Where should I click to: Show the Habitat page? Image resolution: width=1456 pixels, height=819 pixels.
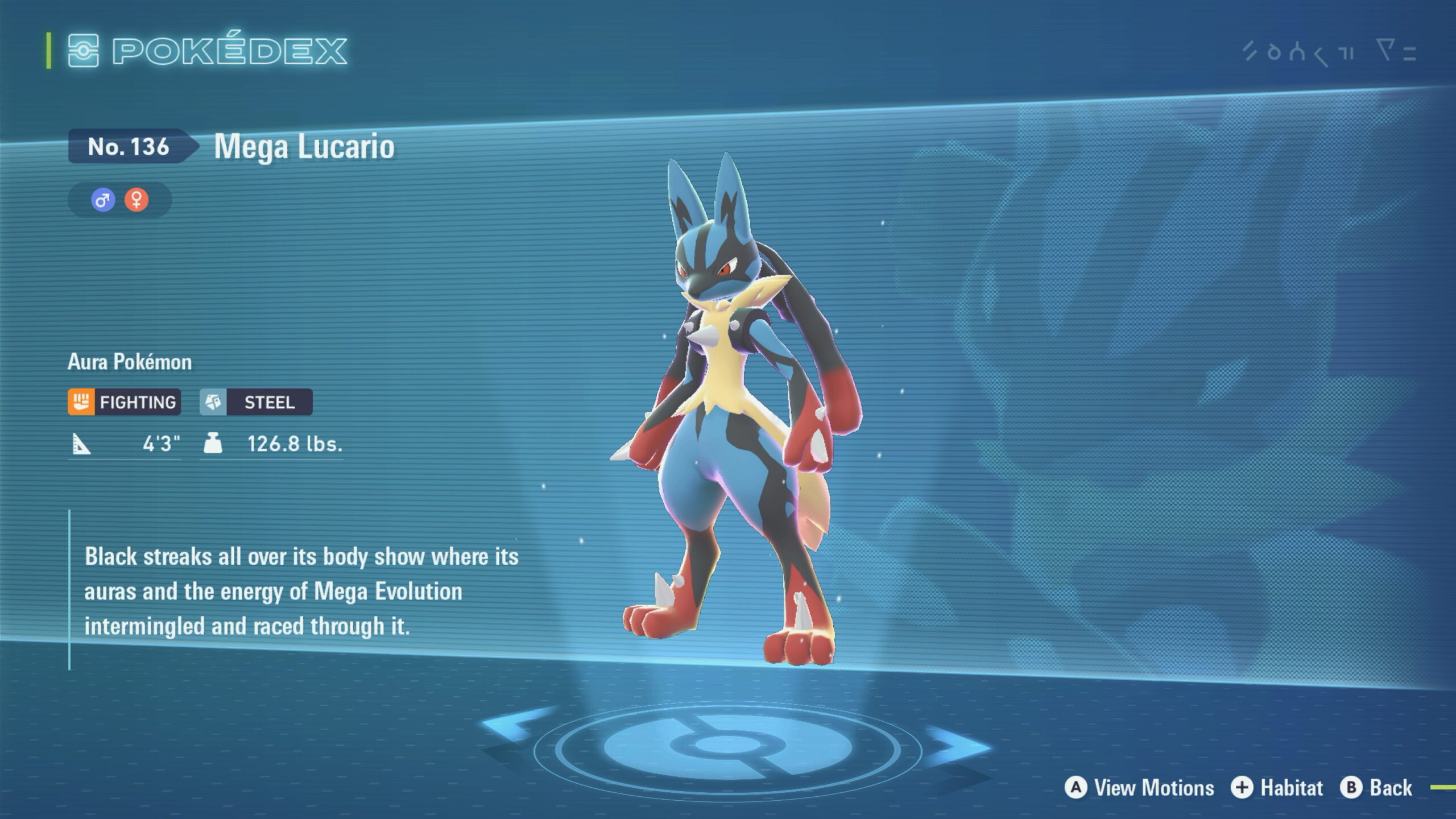[1277, 788]
